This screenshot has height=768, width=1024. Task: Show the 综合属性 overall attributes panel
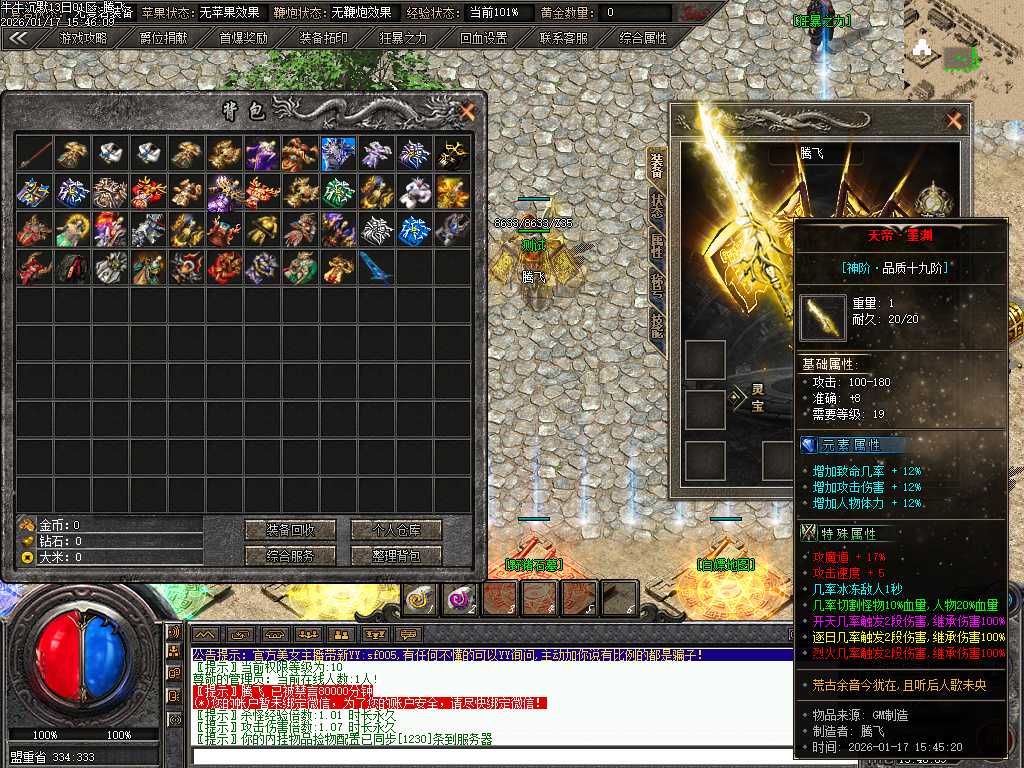643,38
